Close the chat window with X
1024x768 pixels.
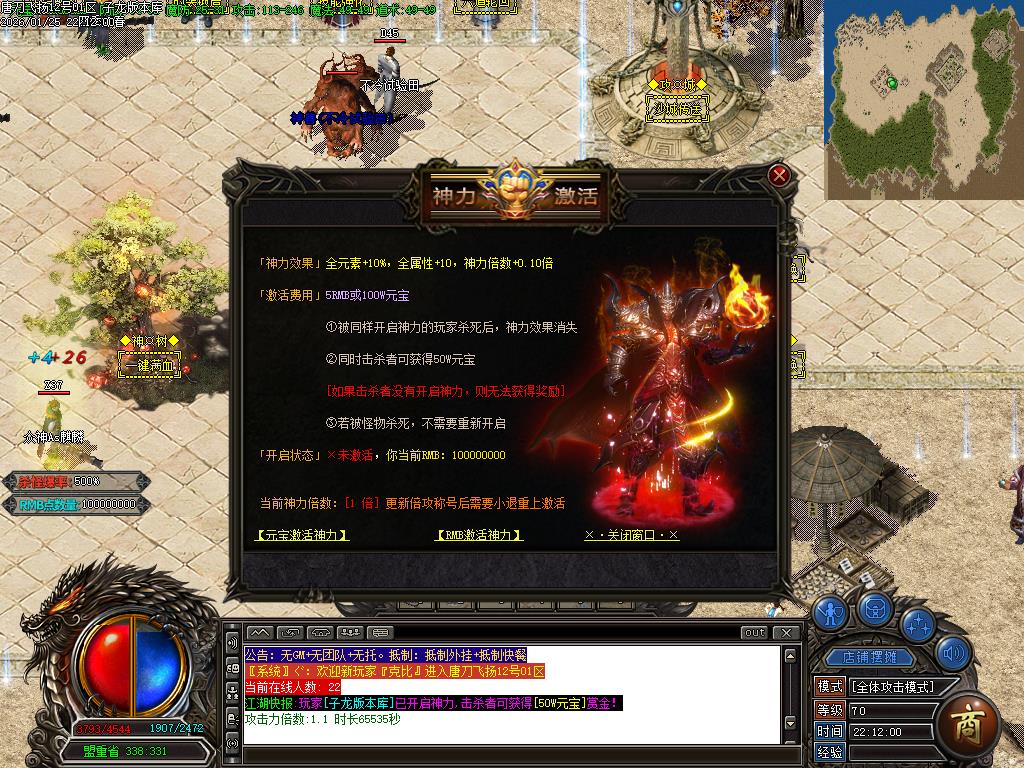[787, 632]
